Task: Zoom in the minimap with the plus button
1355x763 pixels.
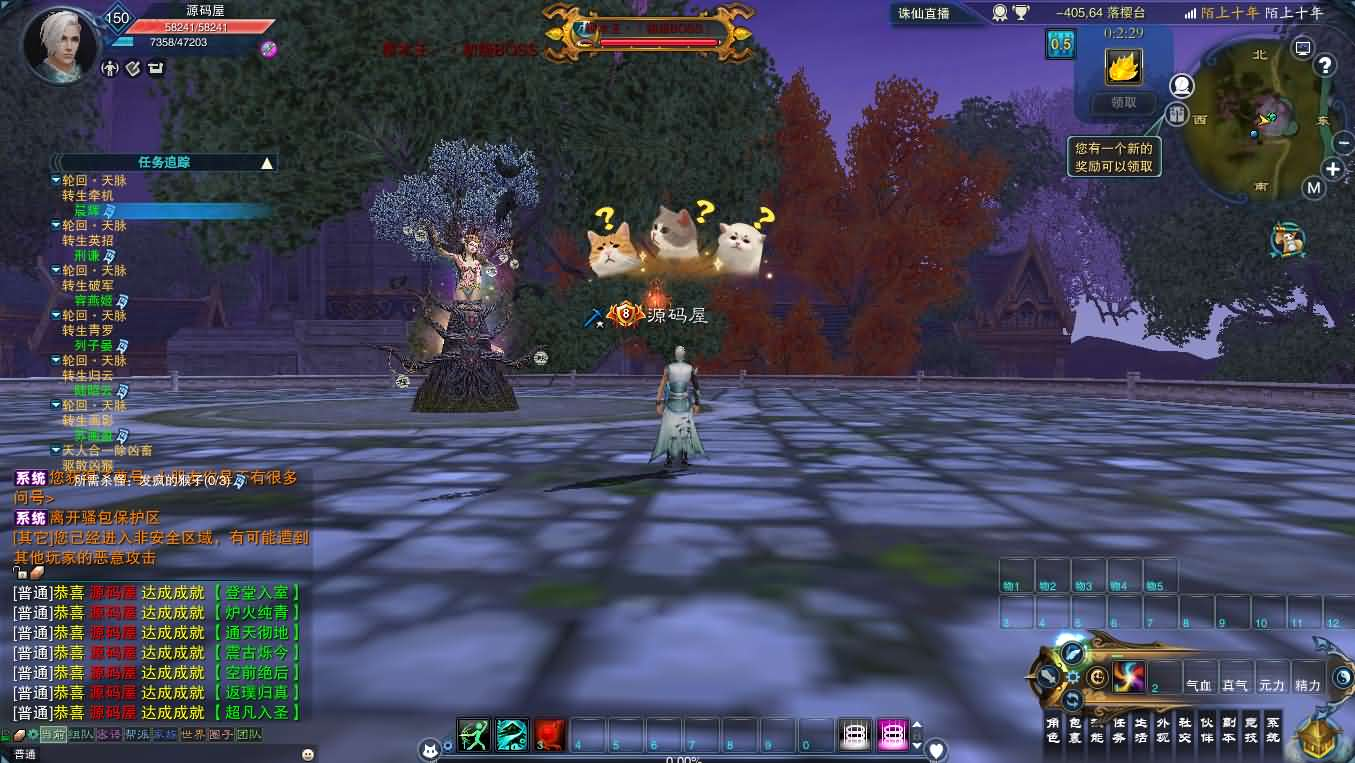Action: 1333,168
